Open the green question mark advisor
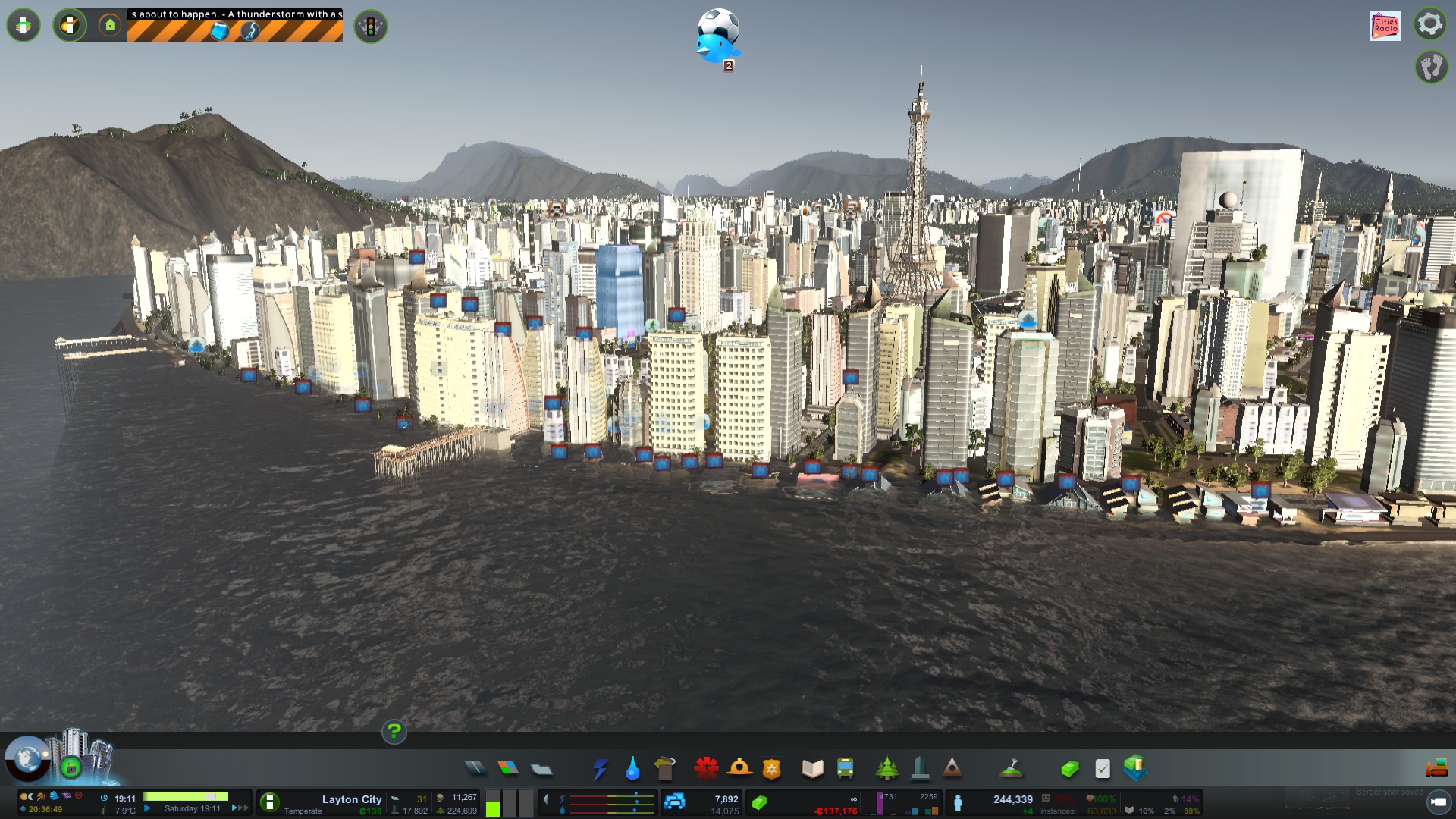 pyautogui.click(x=394, y=732)
